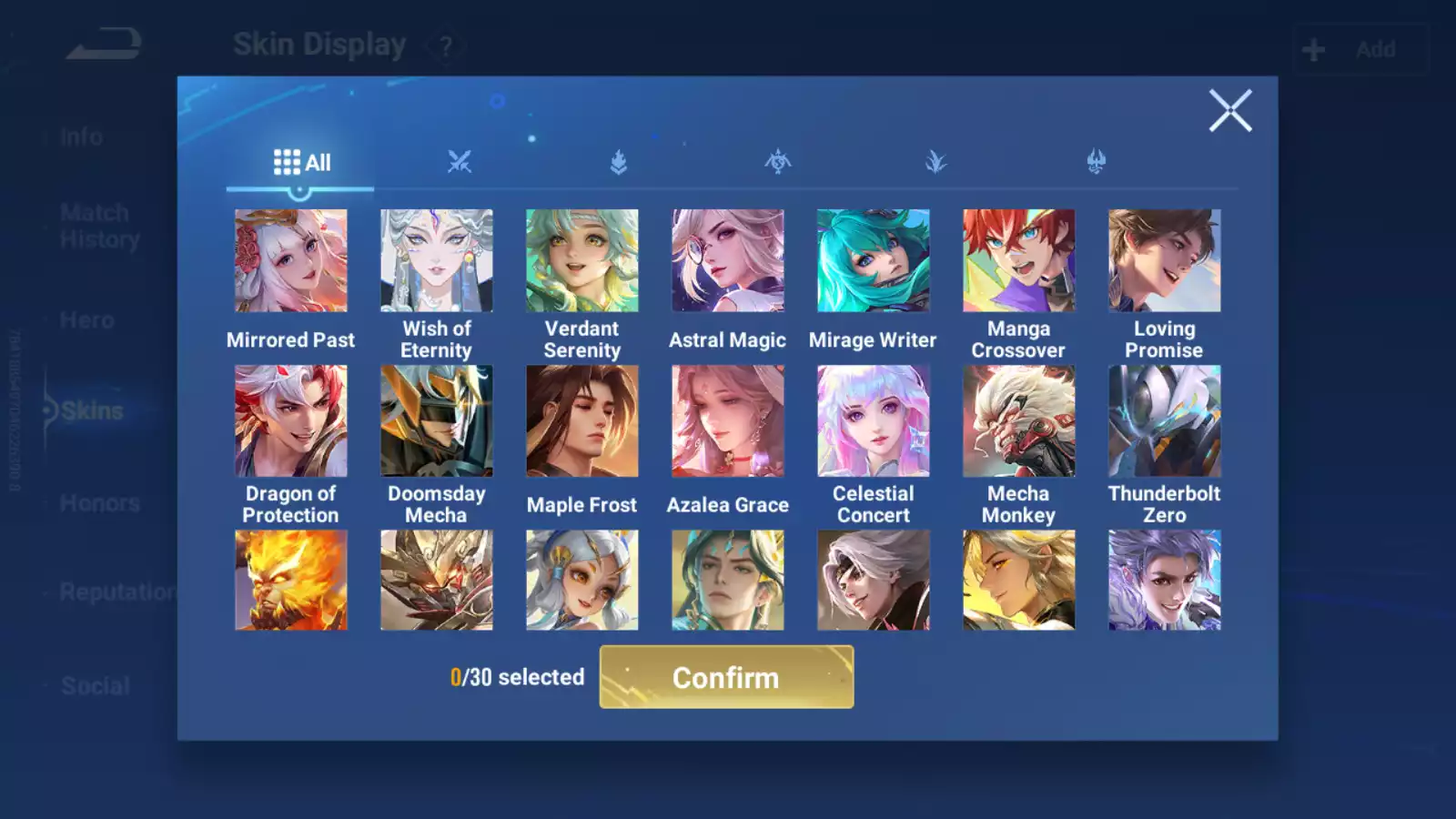This screenshot has width=1456, height=819.
Task: Pick the Loving Promise skin
Action: 1164,261
